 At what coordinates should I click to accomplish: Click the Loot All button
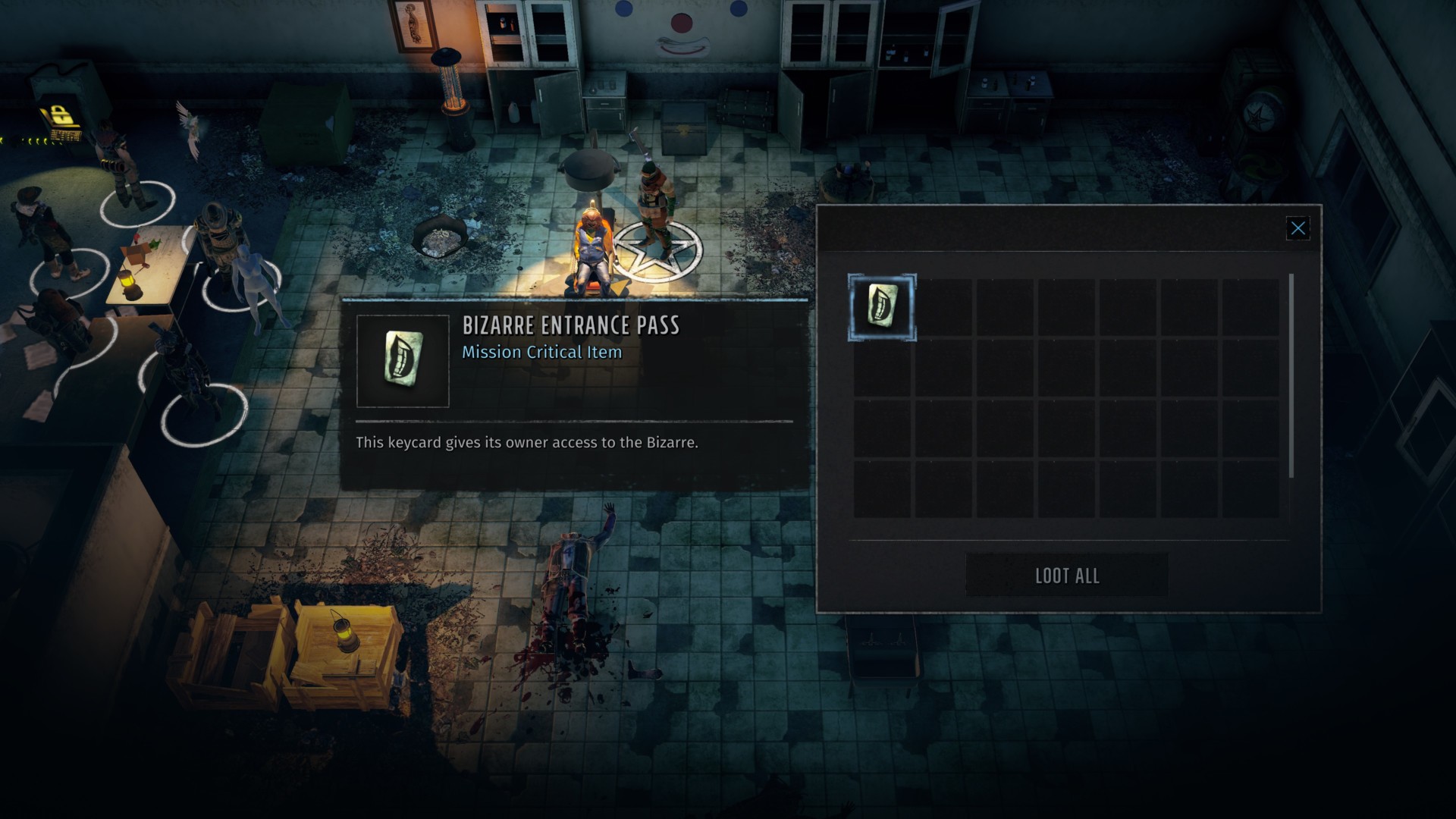[1066, 576]
